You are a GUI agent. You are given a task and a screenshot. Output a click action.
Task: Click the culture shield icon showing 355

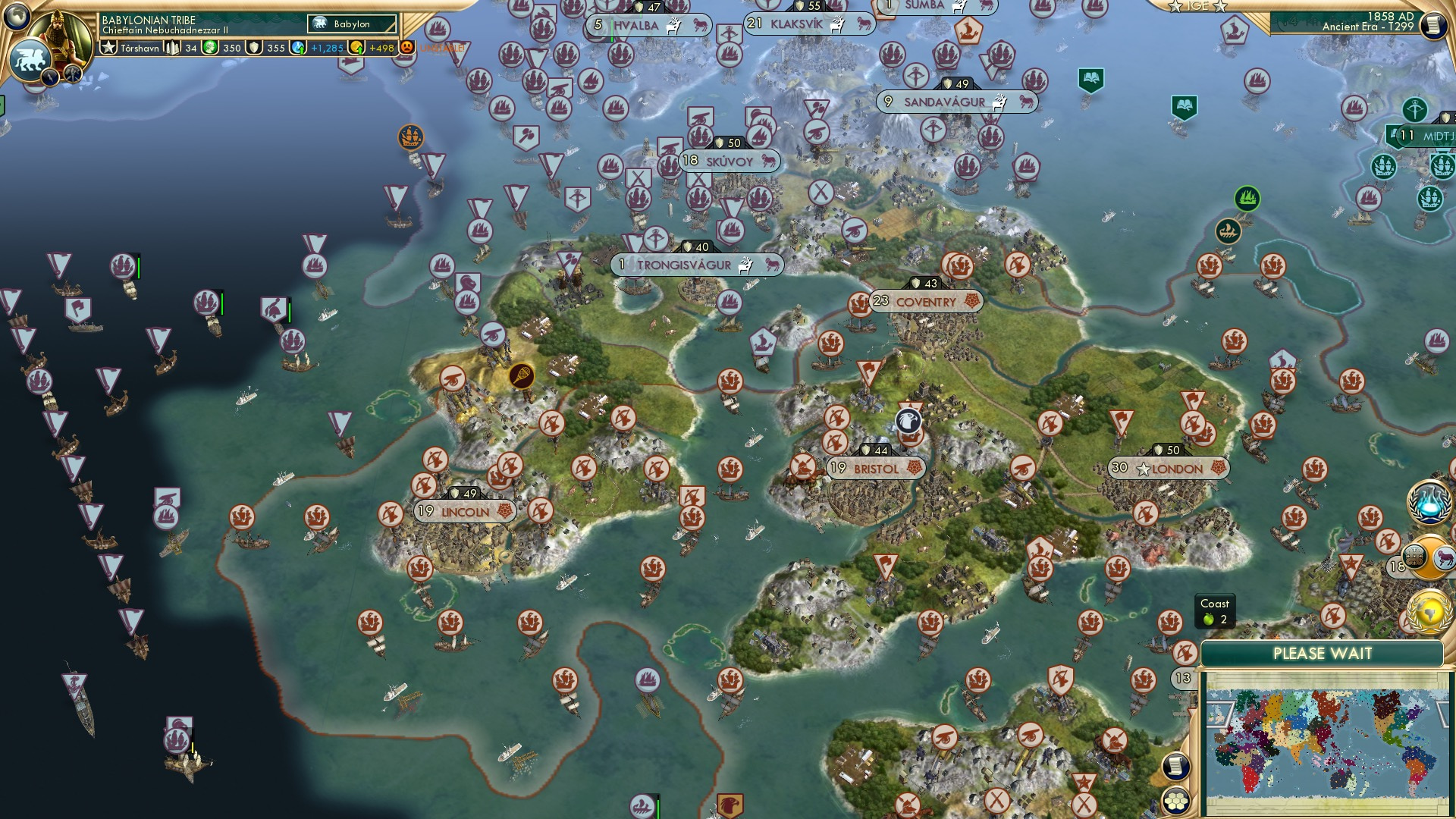click(259, 46)
